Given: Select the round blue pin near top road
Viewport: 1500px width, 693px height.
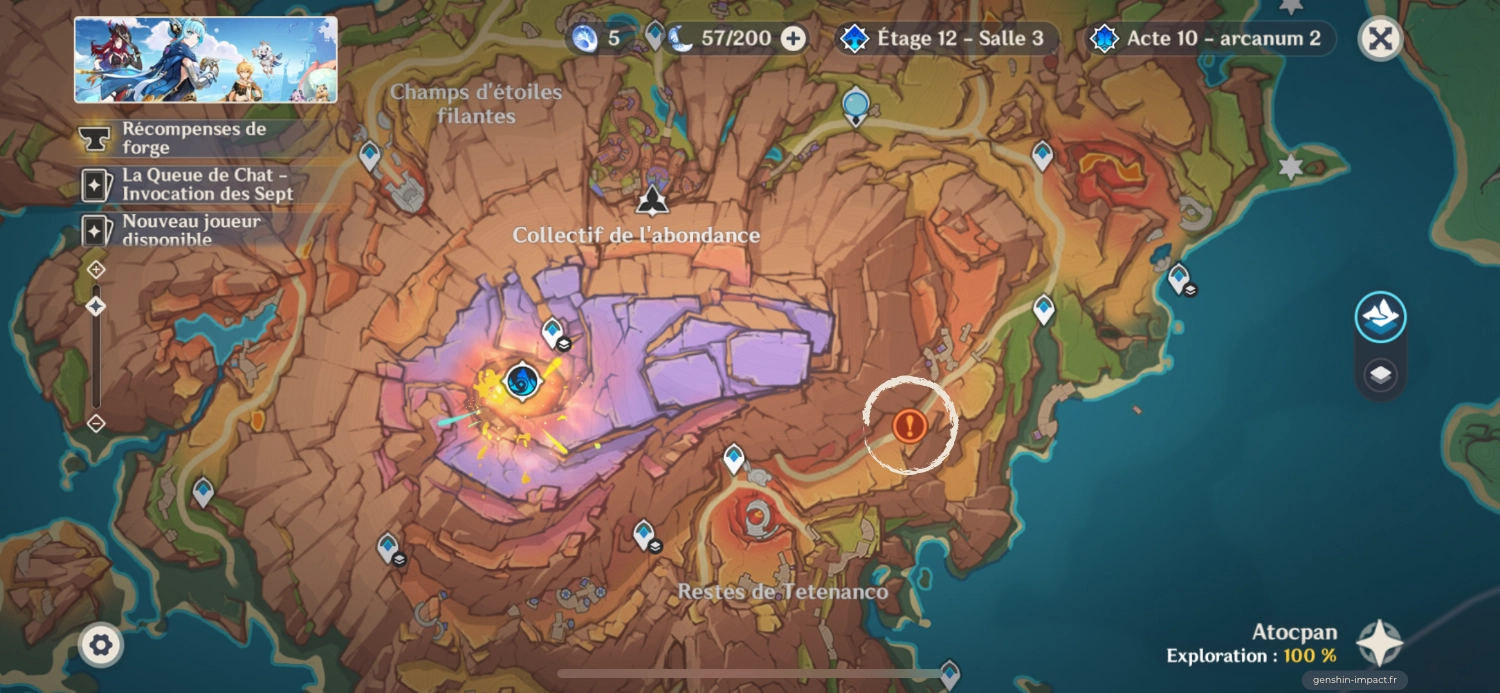Looking at the screenshot, I should [855, 104].
